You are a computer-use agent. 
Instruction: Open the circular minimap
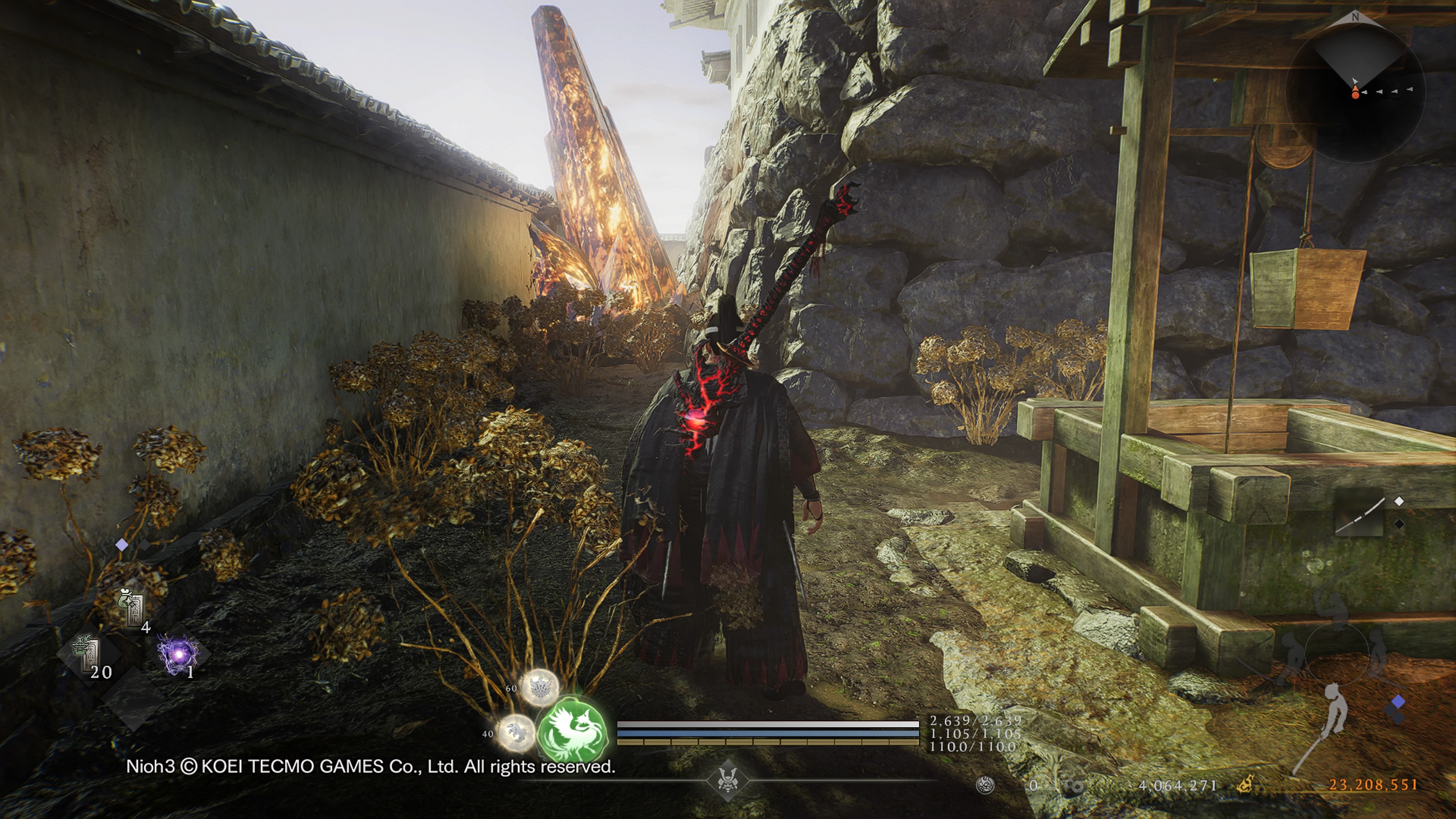pos(1355,91)
